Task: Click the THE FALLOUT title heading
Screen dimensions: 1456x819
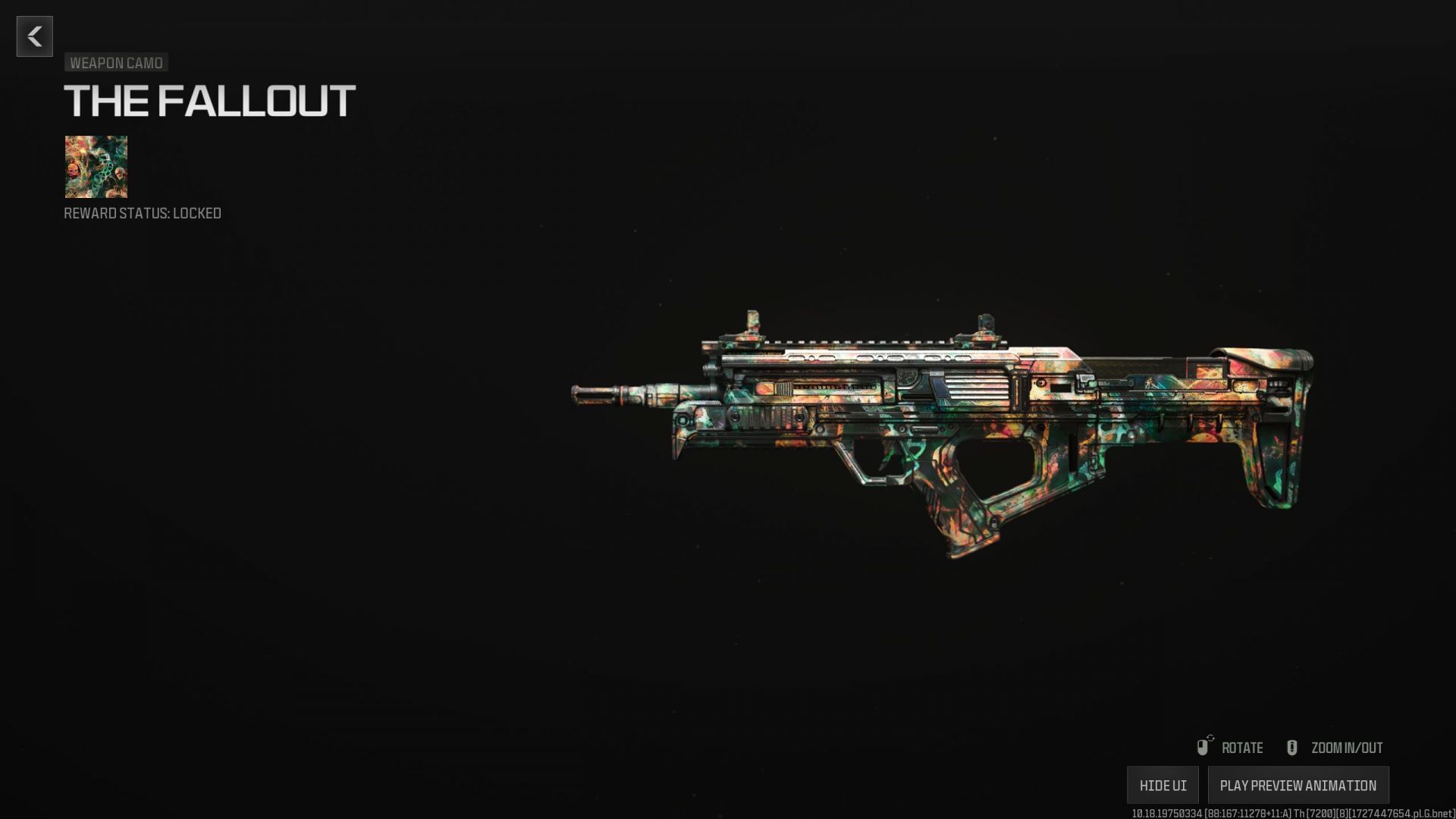Action: pos(209,98)
